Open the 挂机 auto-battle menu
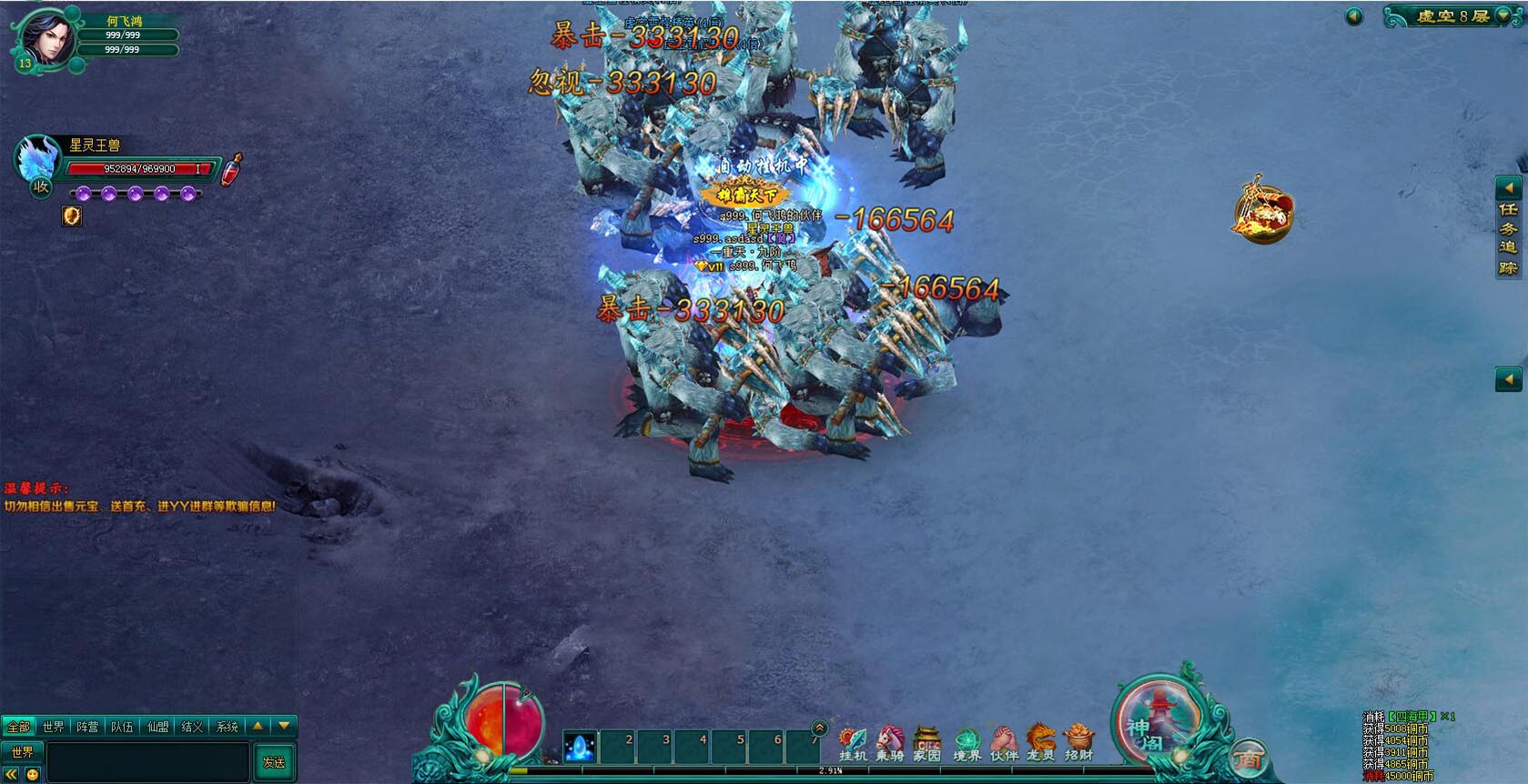 [852, 742]
